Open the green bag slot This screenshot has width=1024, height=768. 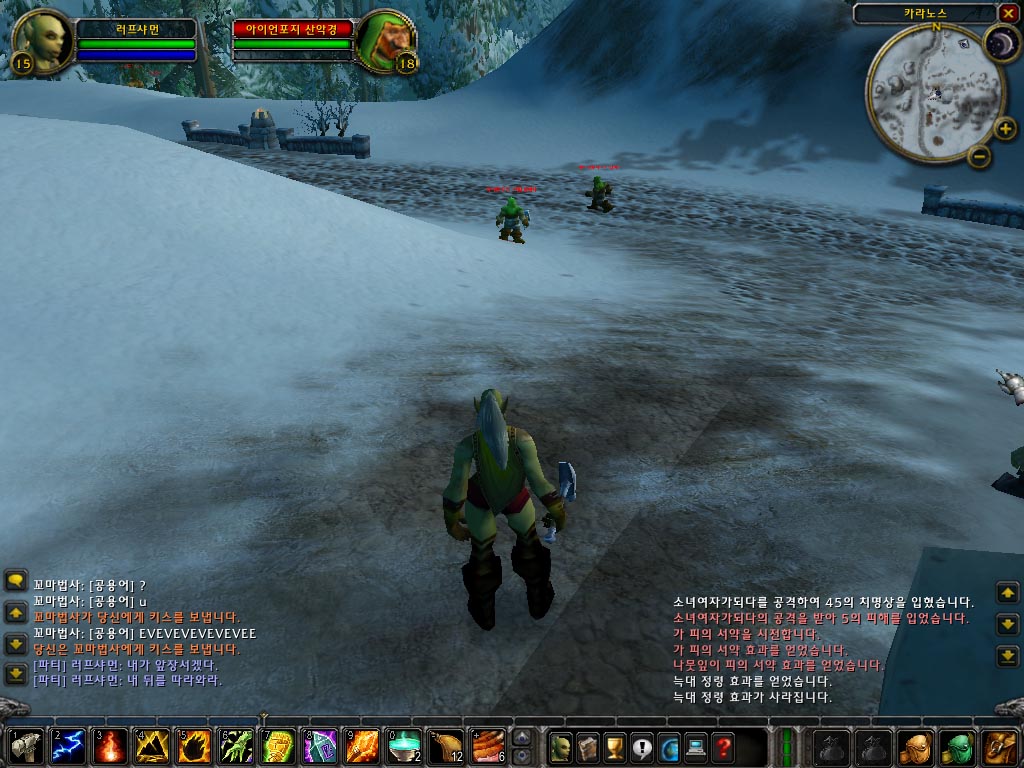click(959, 747)
